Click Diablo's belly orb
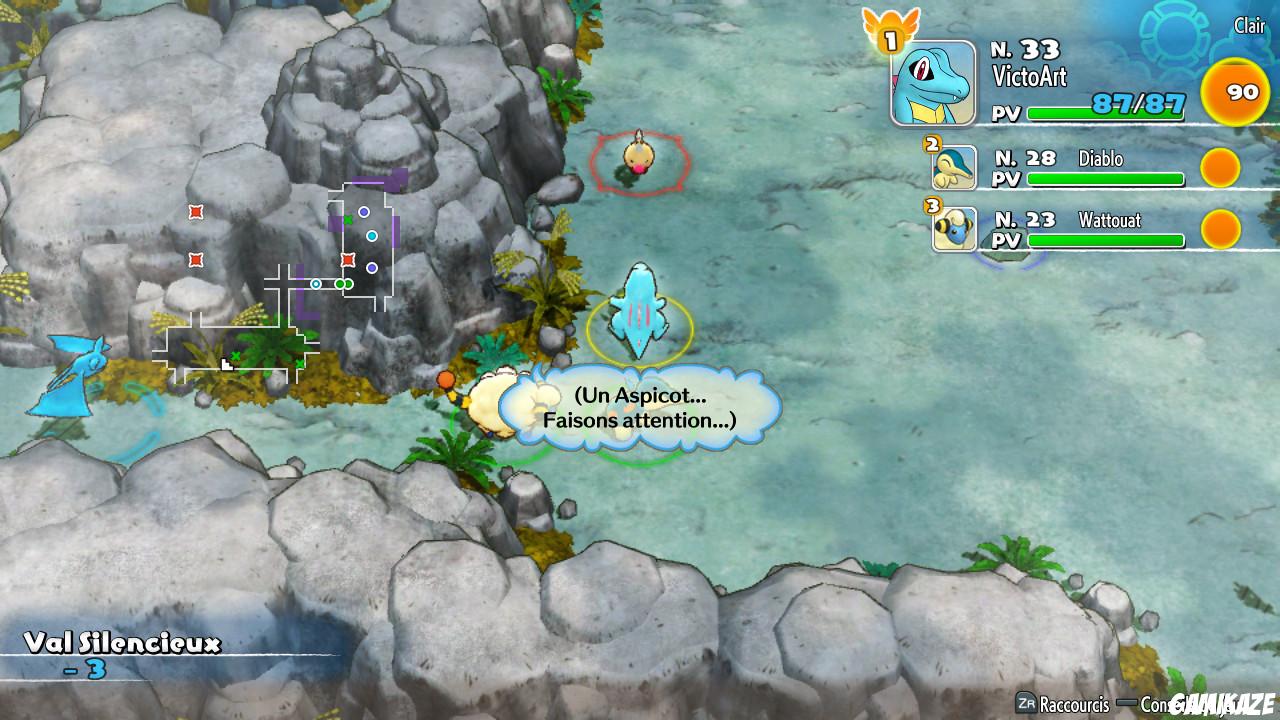Image resolution: width=1280 pixels, height=720 pixels. pos(1219,166)
